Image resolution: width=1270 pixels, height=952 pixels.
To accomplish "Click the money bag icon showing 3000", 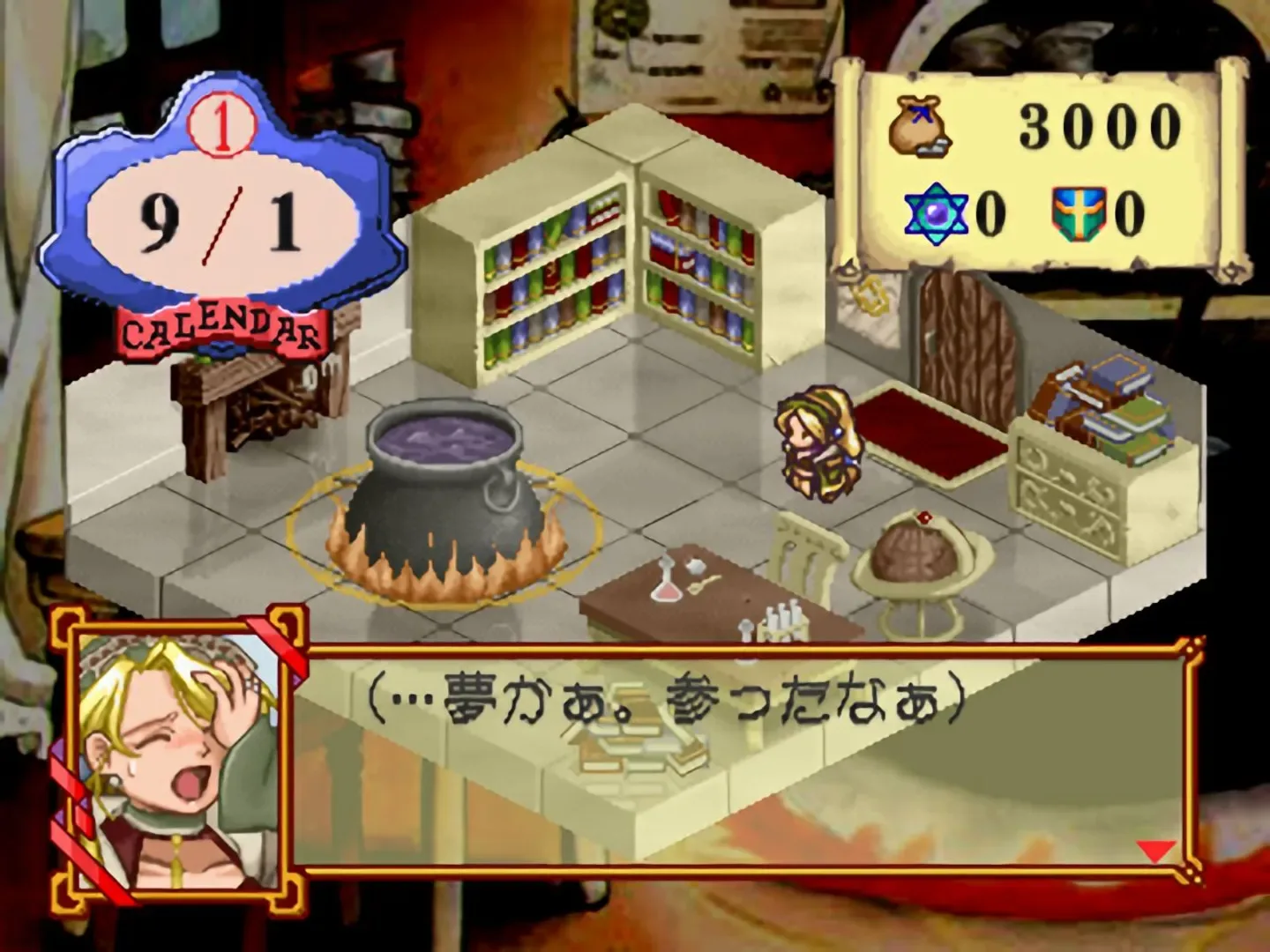I will (x=917, y=123).
